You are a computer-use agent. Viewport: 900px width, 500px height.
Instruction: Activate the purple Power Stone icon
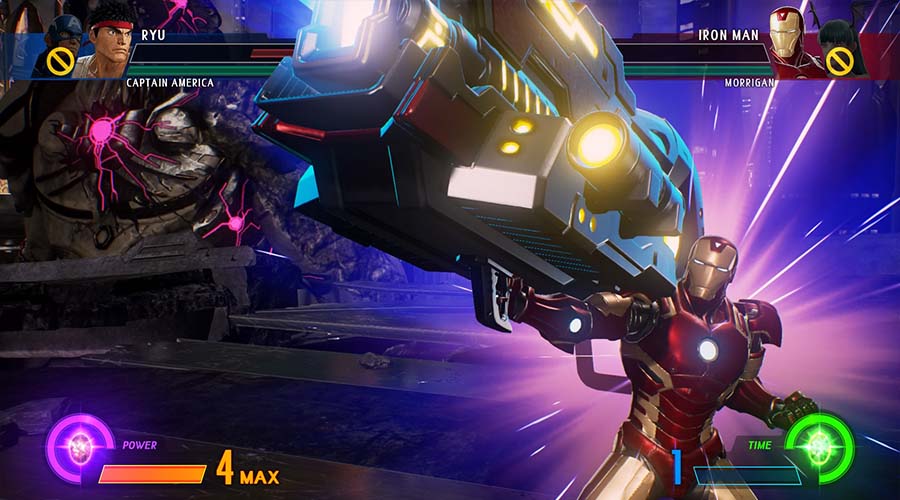tap(76, 445)
